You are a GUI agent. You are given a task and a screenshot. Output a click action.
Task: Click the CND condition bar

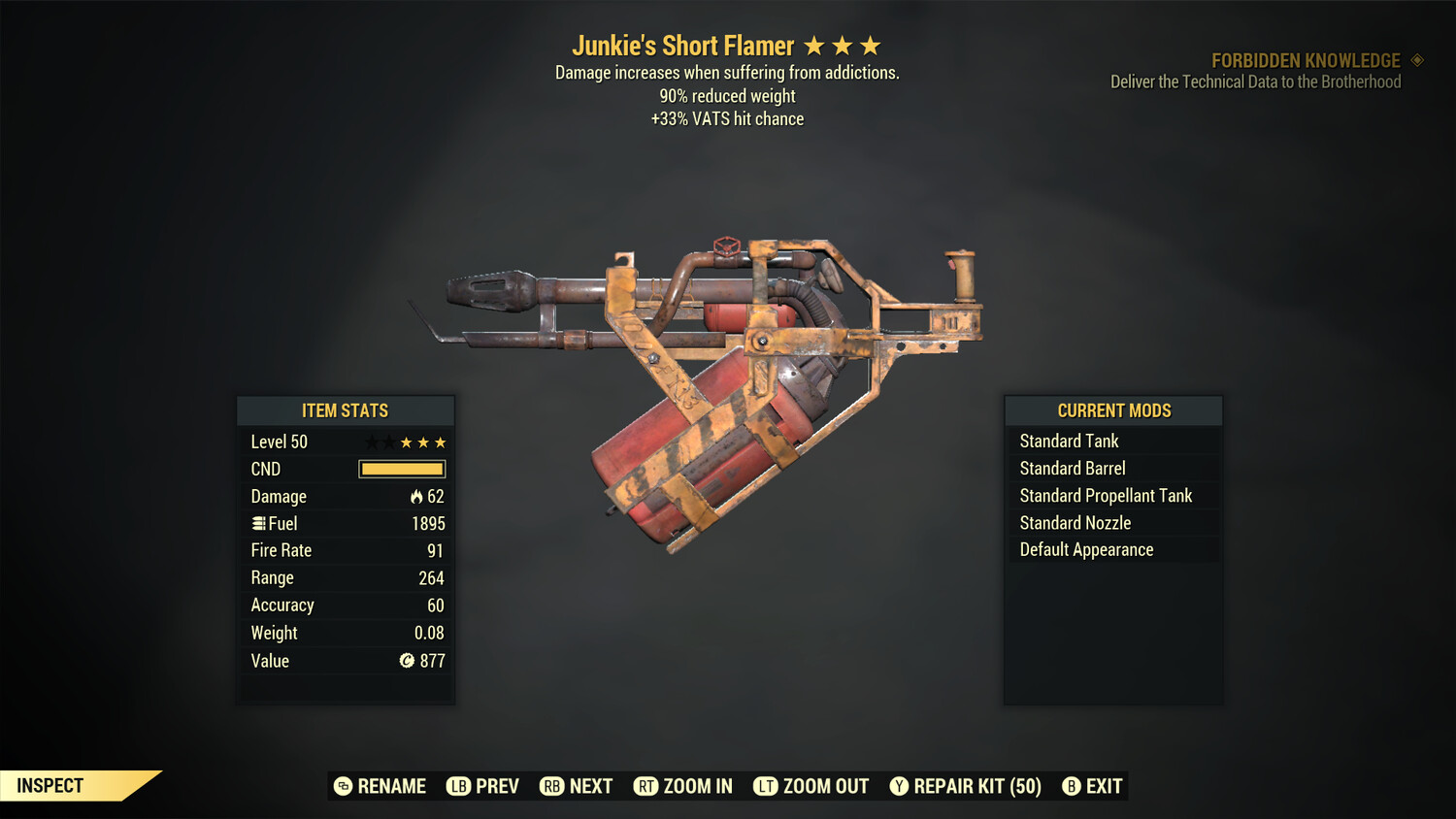pyautogui.click(x=401, y=469)
